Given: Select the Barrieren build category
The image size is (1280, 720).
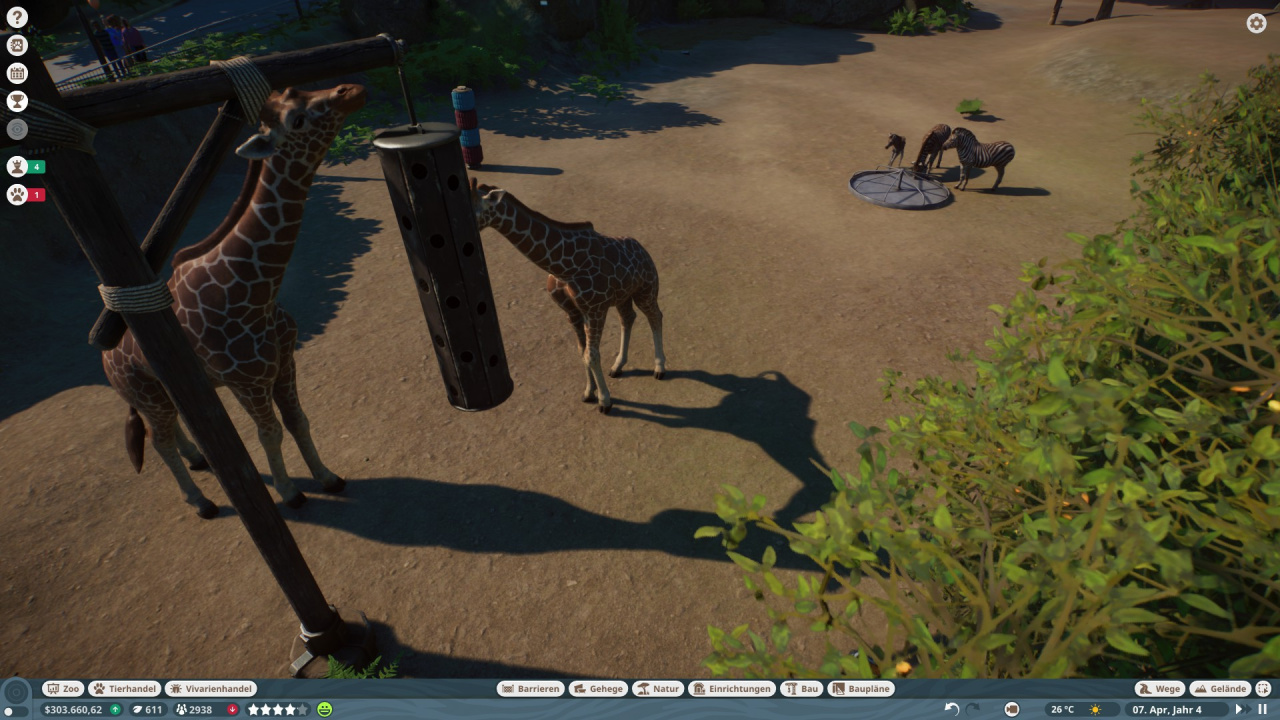Looking at the screenshot, I should click(530, 689).
